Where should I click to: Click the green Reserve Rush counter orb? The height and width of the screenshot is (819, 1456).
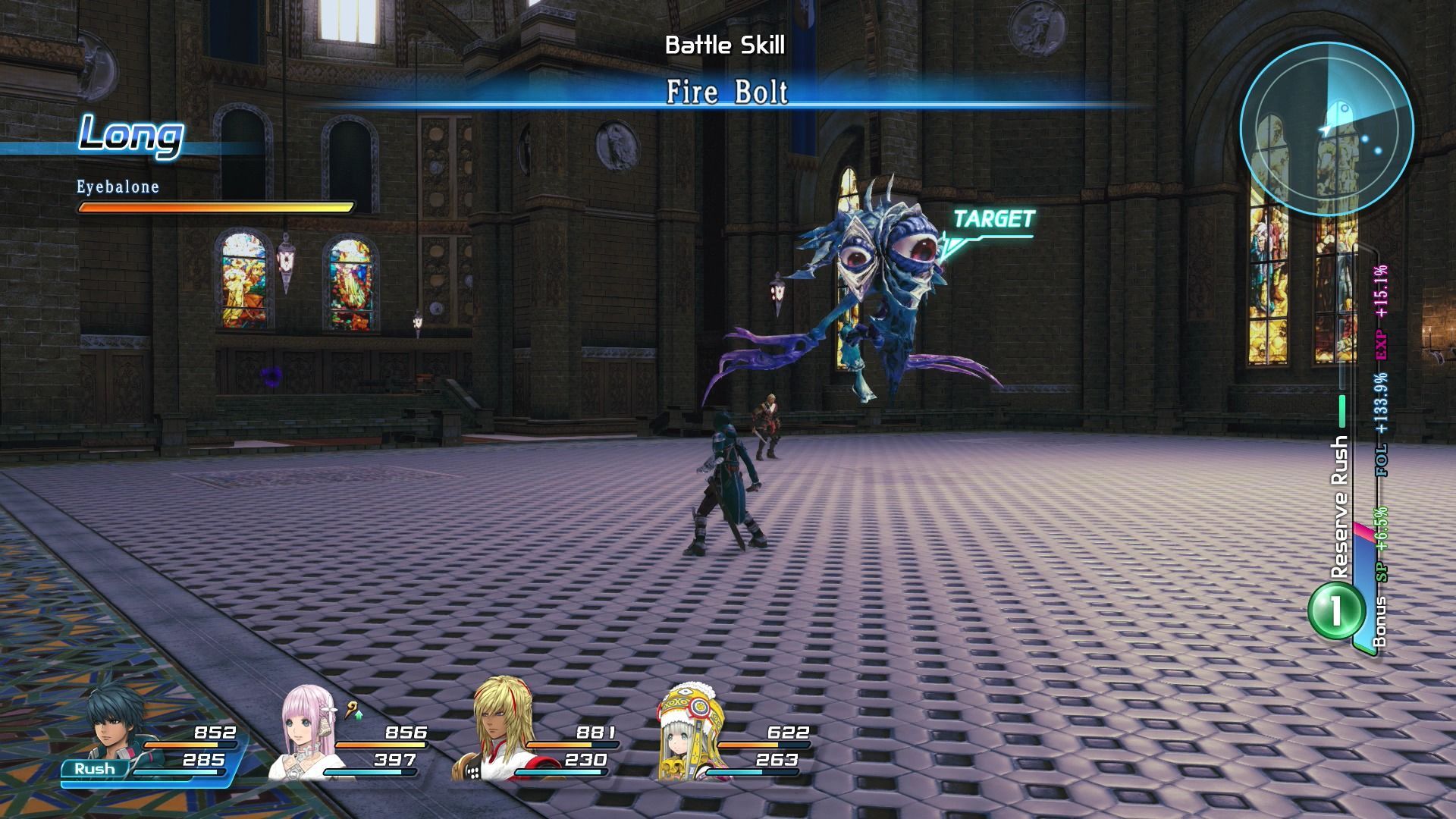pyautogui.click(x=1335, y=610)
